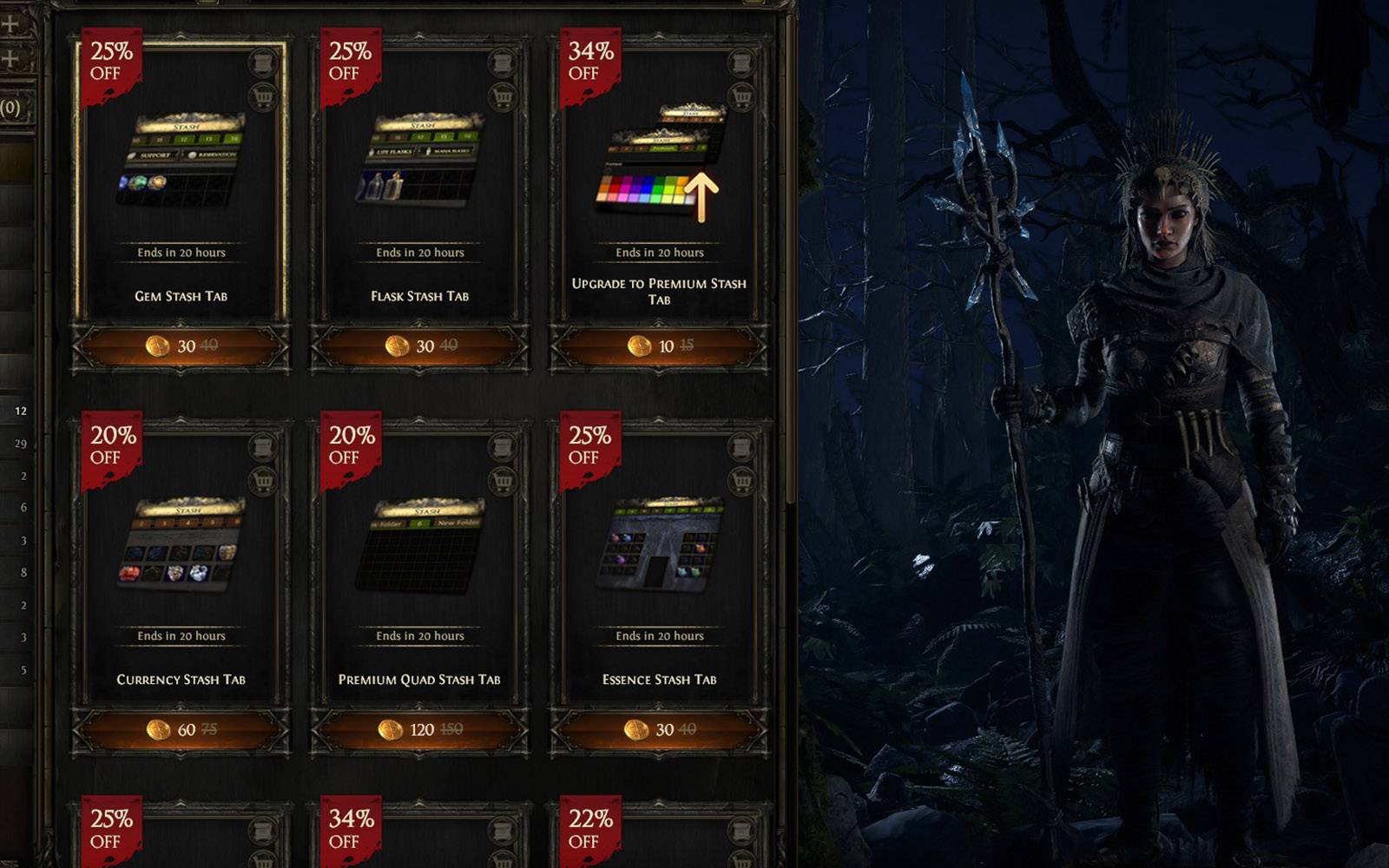
Task: Purchase the Currency Stash Tab for 60 coins
Action: click(181, 730)
